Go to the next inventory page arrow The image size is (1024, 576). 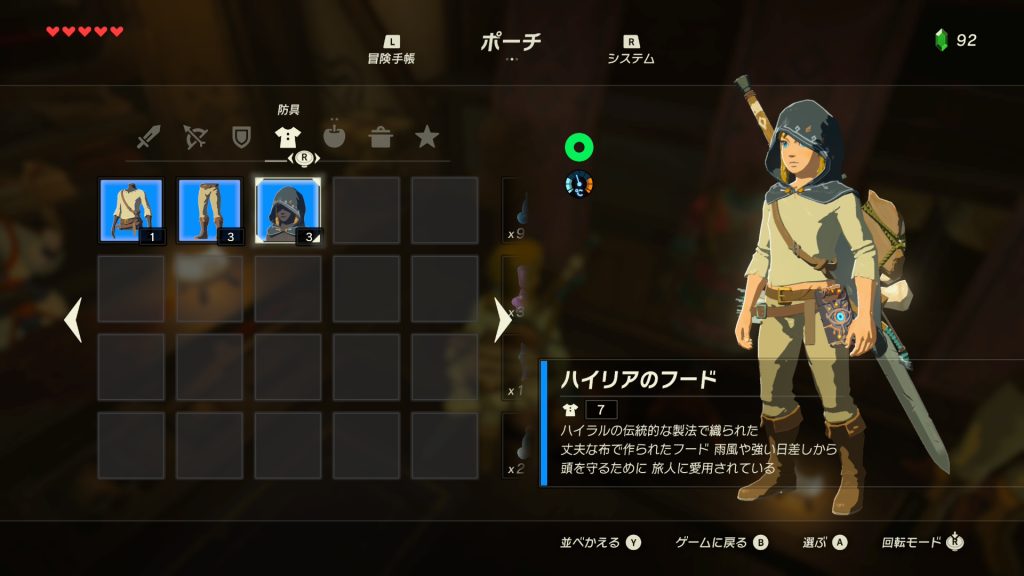pos(503,320)
